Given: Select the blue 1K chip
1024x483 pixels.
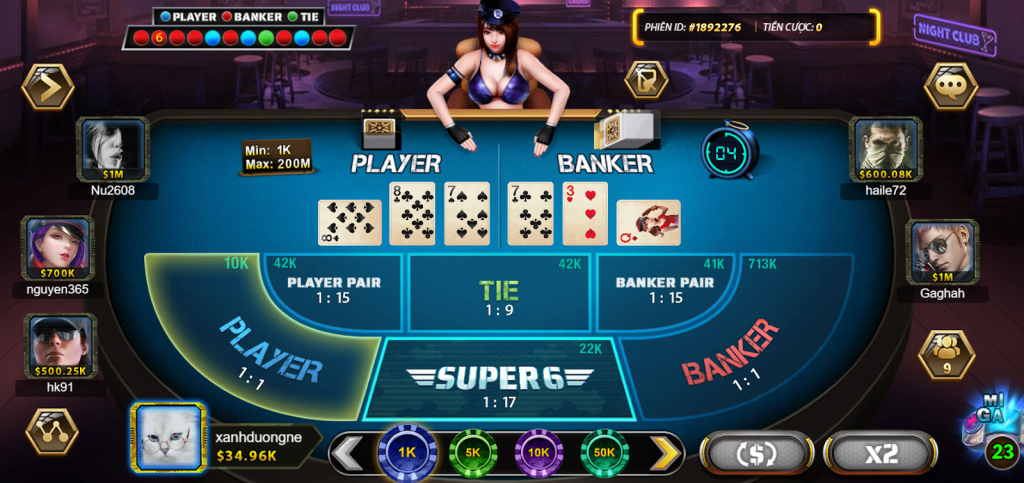Looking at the screenshot, I should pos(407,453).
